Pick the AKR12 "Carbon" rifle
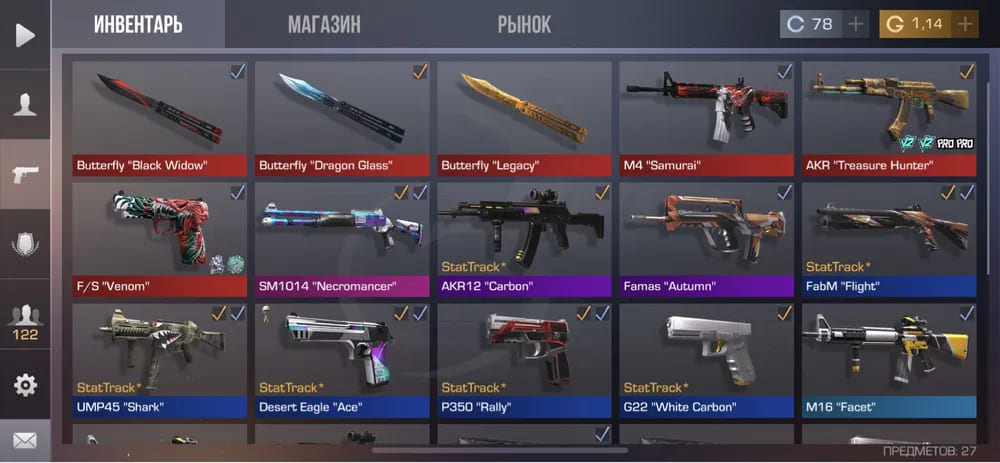This screenshot has height=463, width=1000. 524,239
